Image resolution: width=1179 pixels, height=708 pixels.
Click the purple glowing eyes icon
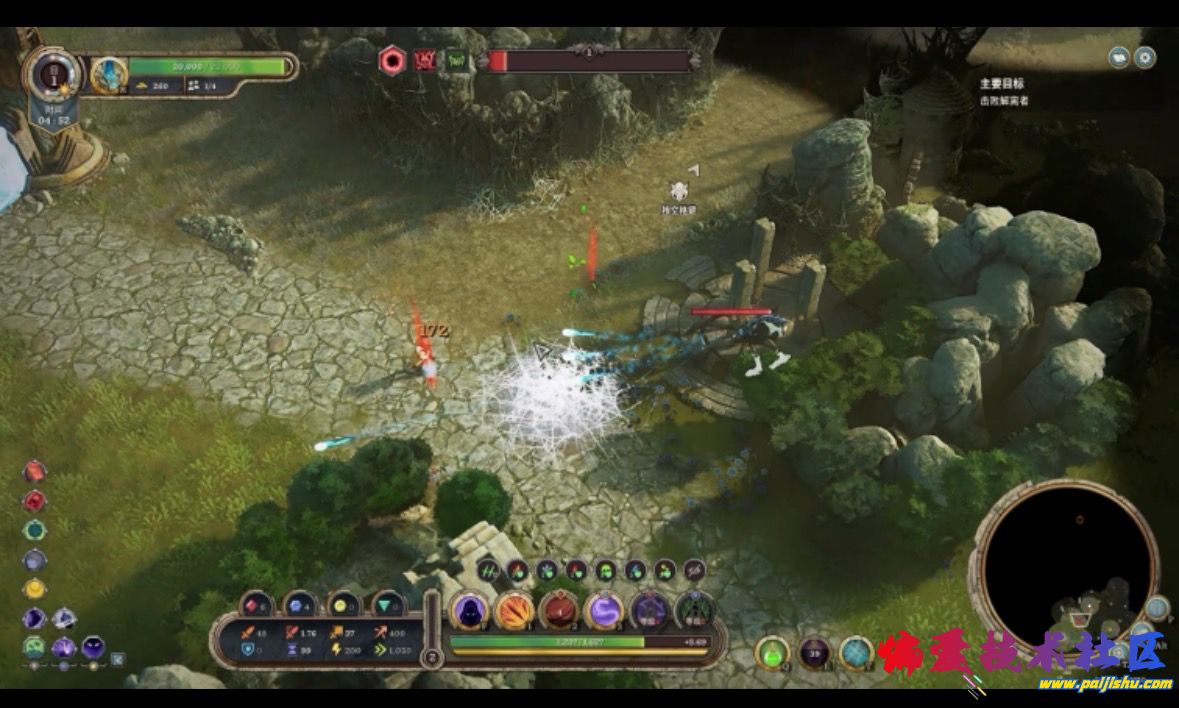tap(93, 647)
